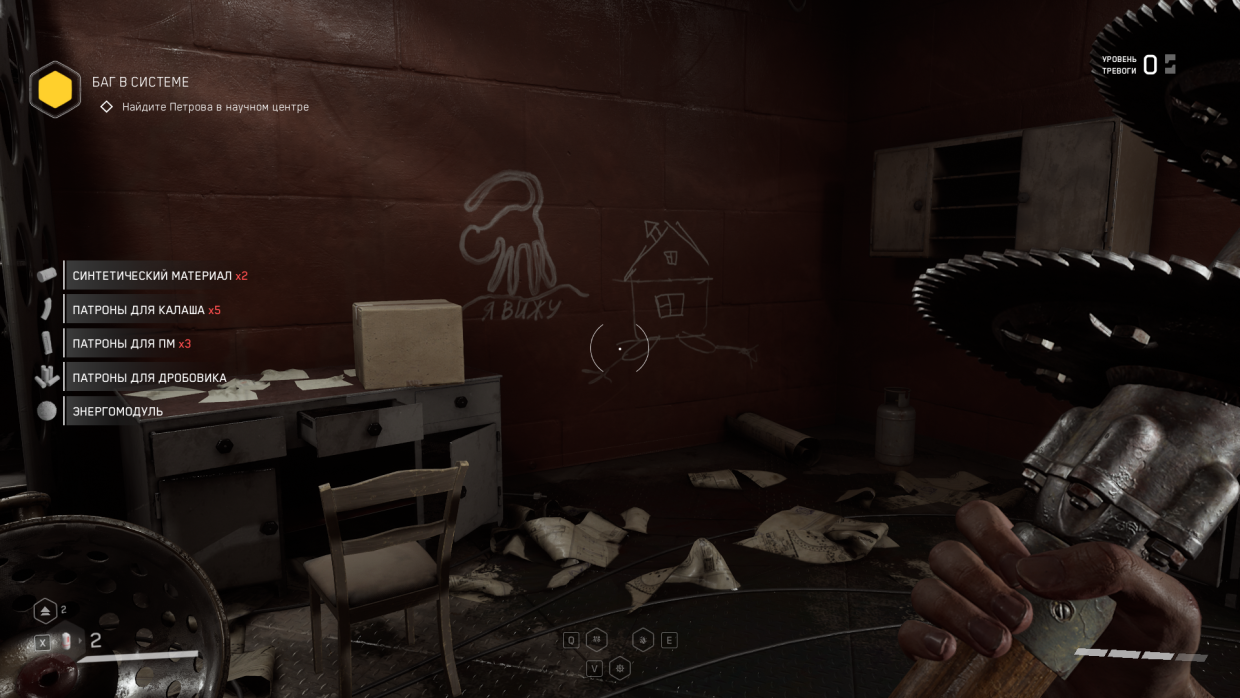Activate the hexagon ability icon beside Q
This screenshot has height=698, width=1240.
click(x=597, y=640)
